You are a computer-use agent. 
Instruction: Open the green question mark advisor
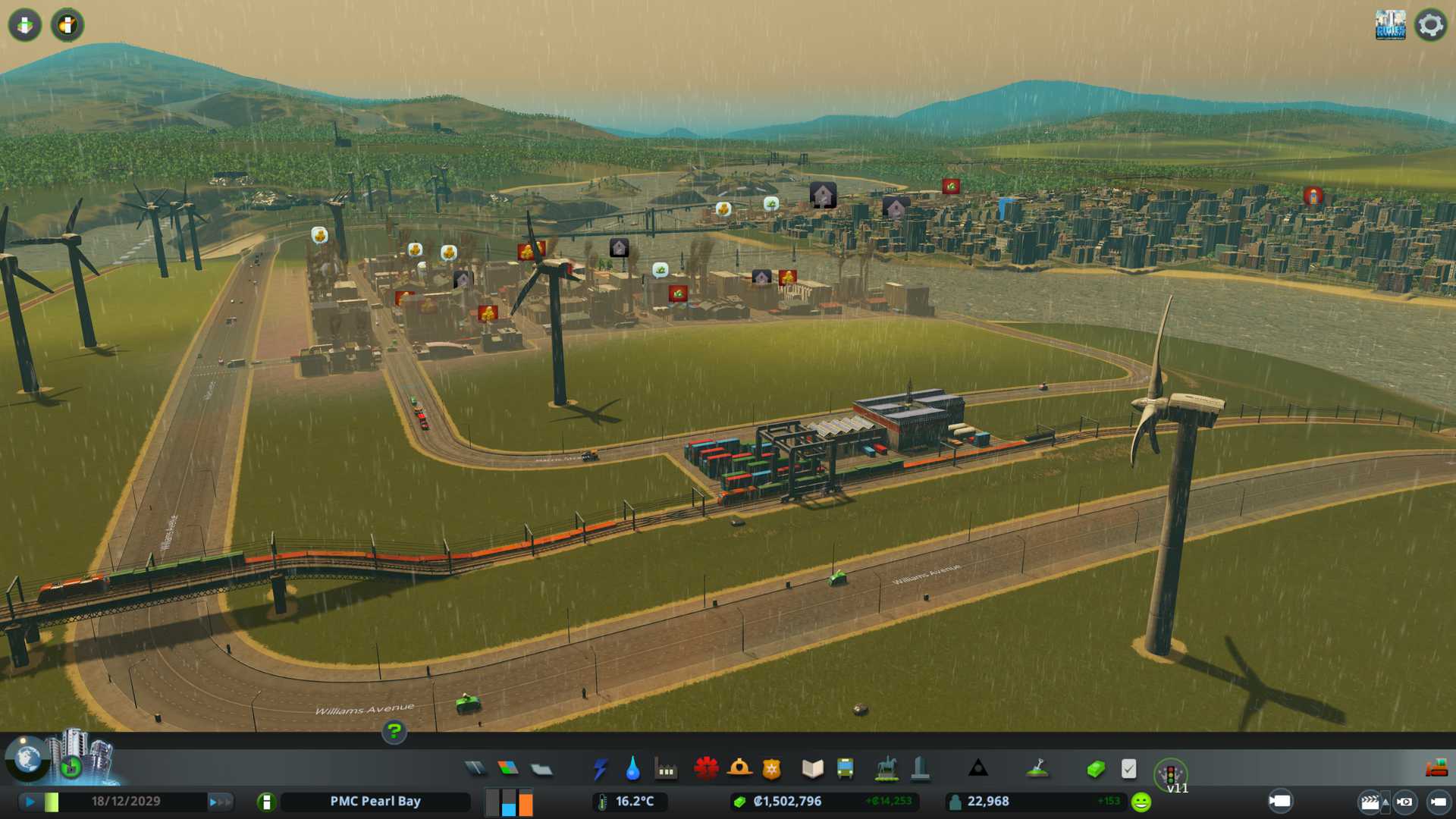[x=394, y=731]
